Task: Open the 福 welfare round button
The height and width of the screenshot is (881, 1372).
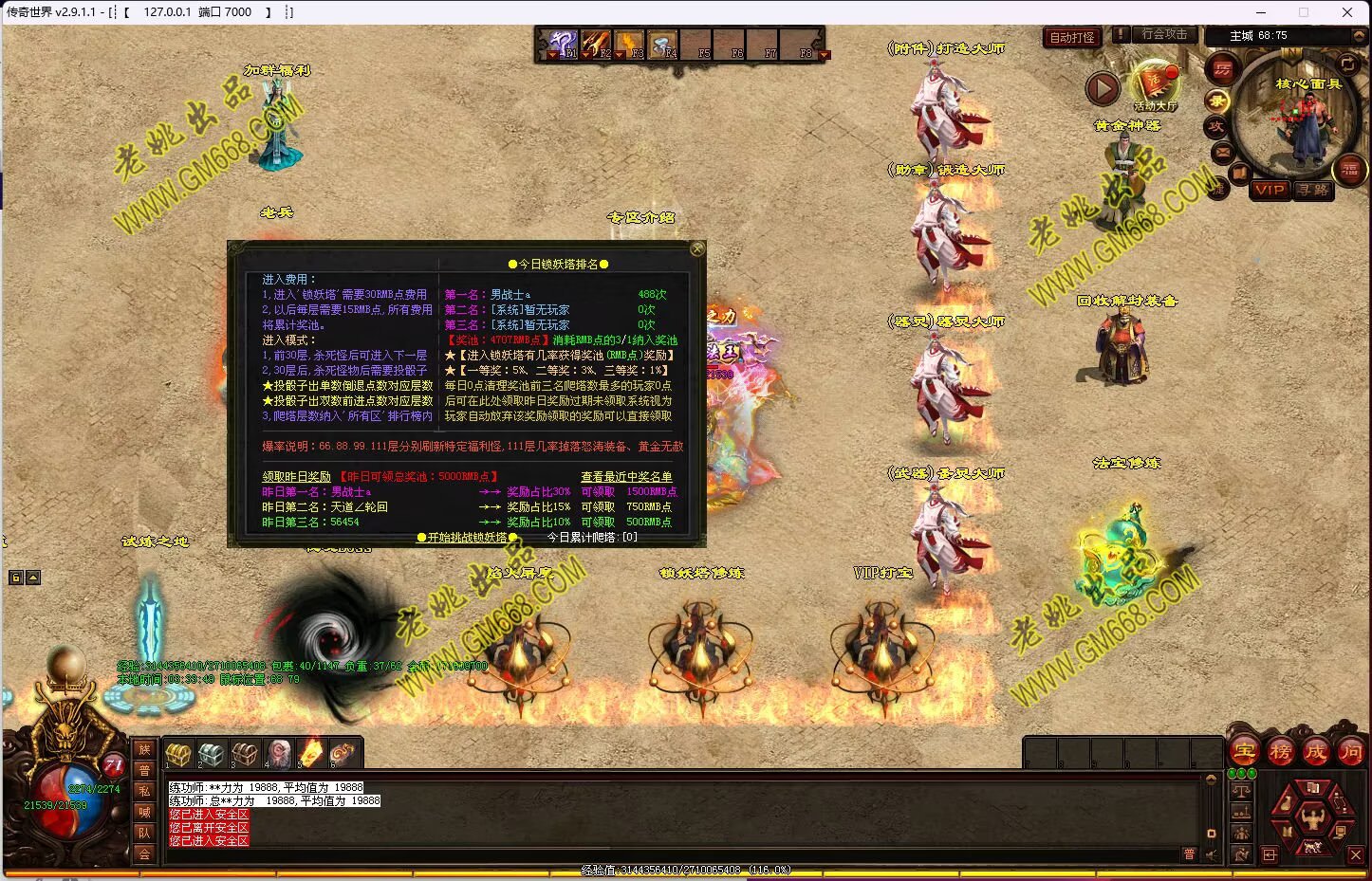Action: tap(1349, 171)
